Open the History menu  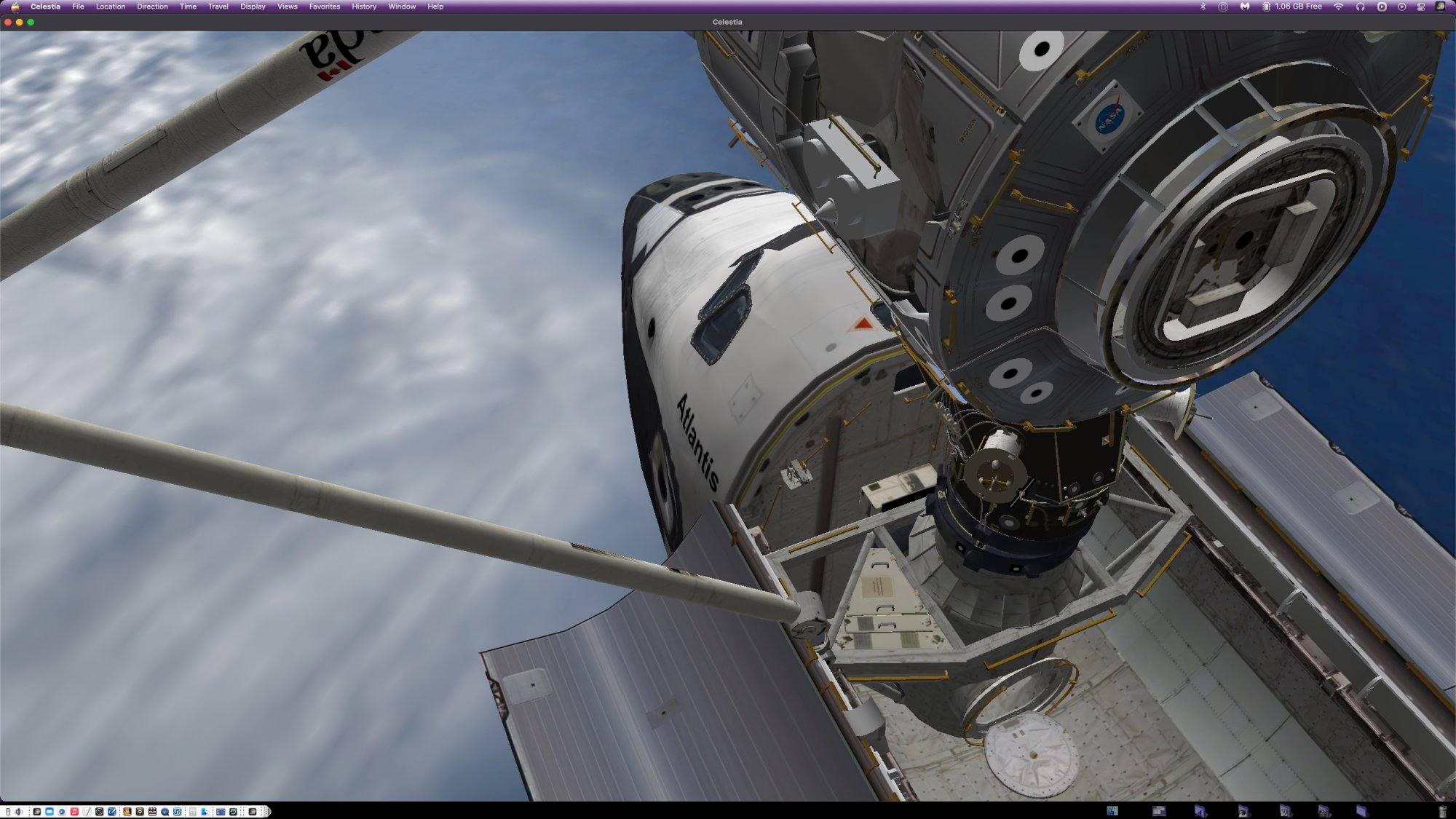[x=364, y=7]
